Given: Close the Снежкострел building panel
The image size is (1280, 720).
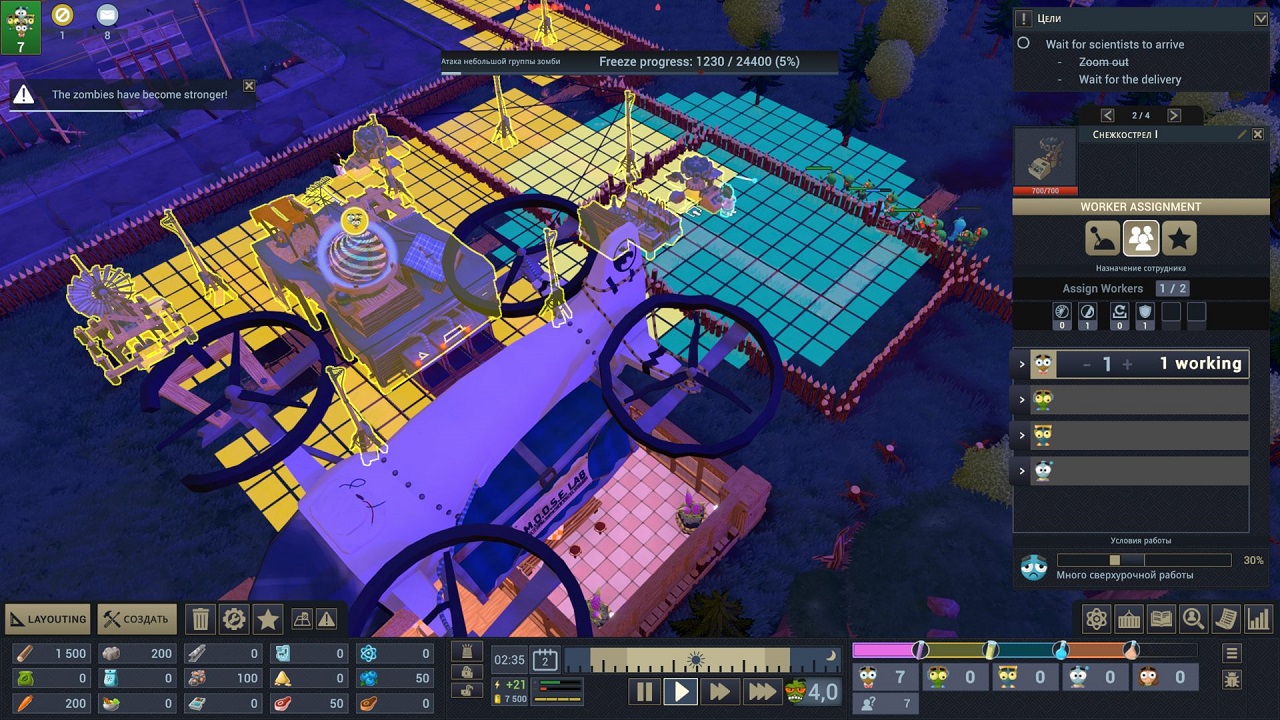Looking at the screenshot, I should pos(1258,134).
